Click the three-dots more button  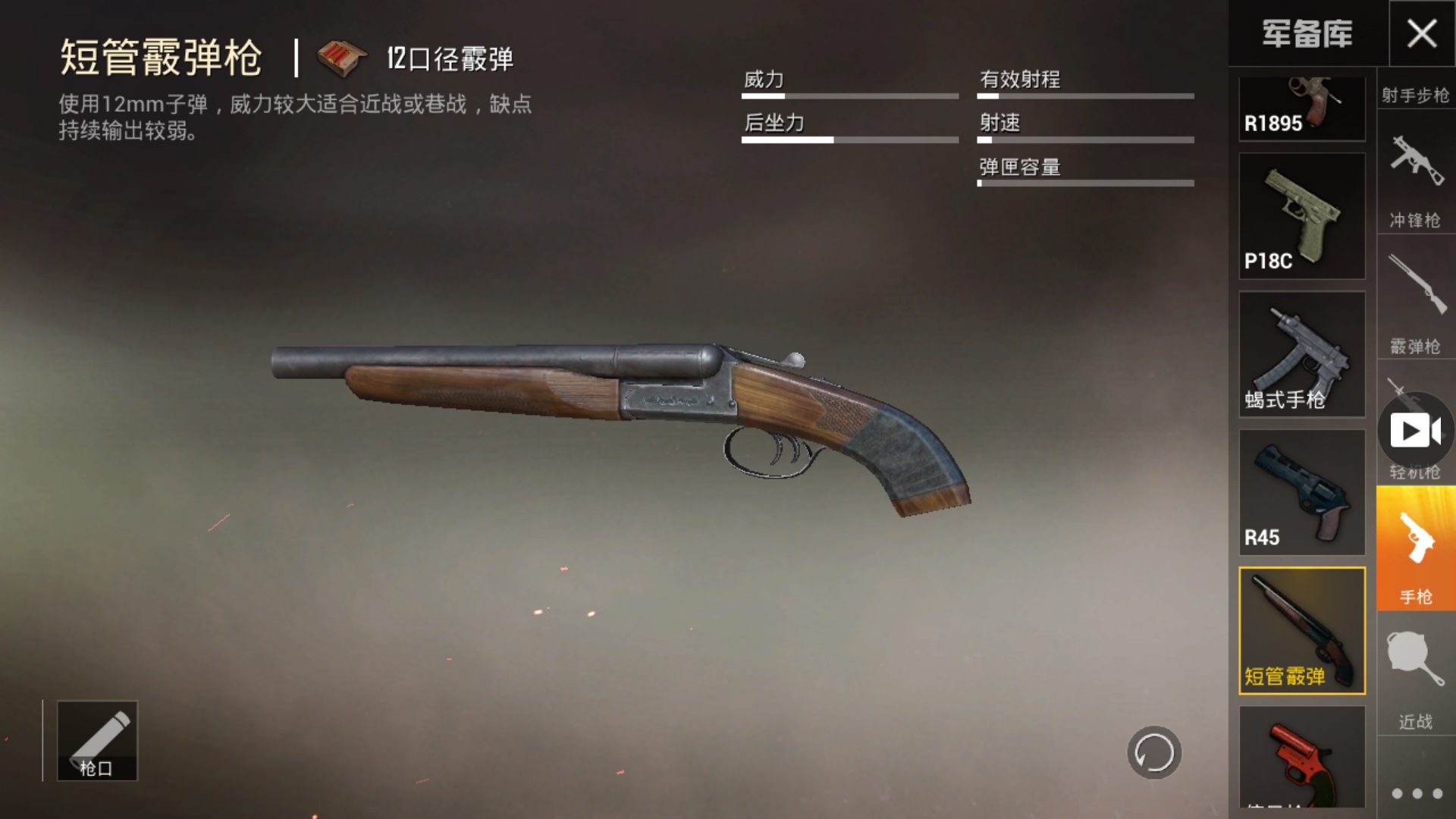click(1417, 793)
